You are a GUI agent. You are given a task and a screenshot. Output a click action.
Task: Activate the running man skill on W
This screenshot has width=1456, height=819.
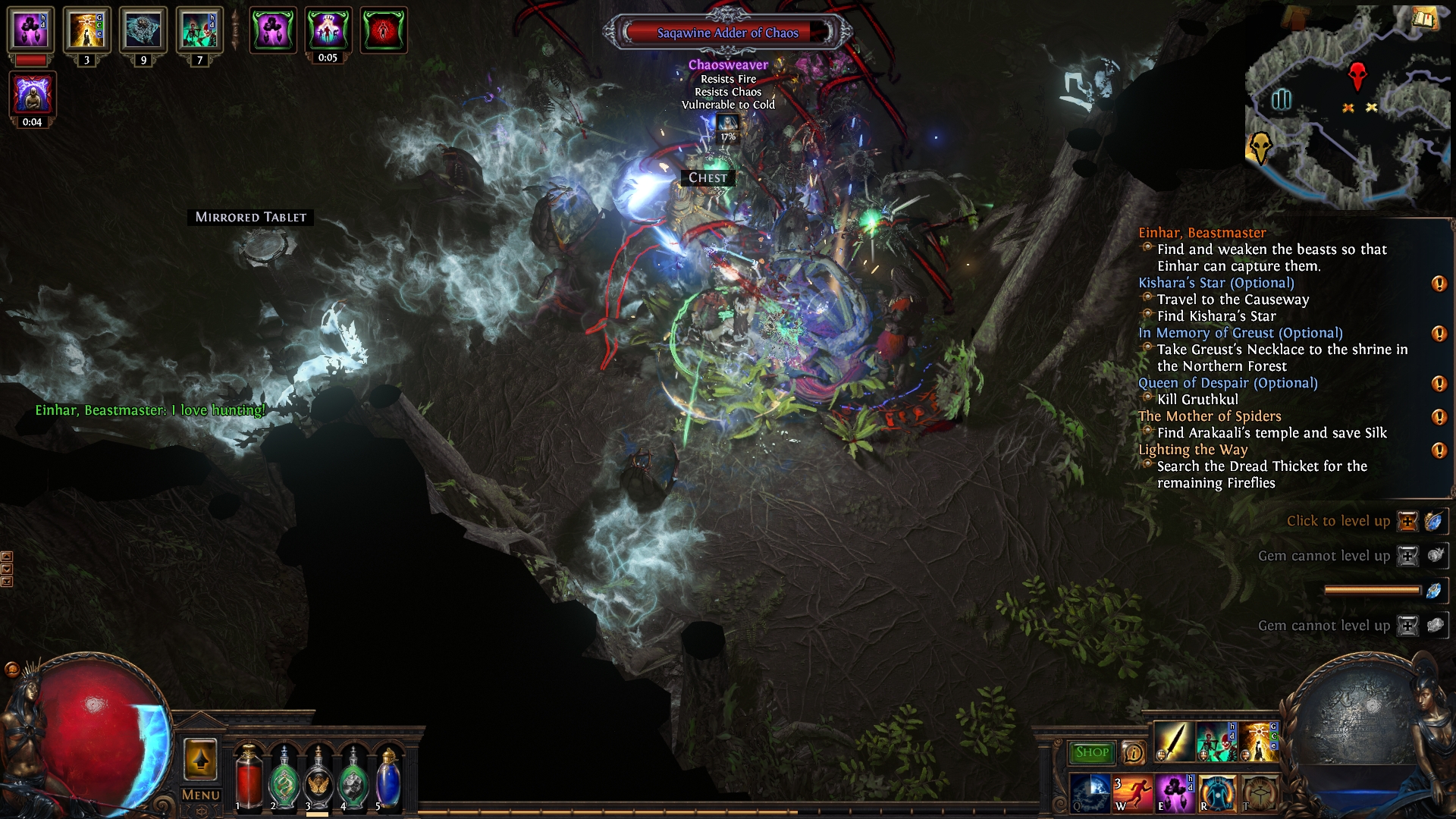(1132, 792)
